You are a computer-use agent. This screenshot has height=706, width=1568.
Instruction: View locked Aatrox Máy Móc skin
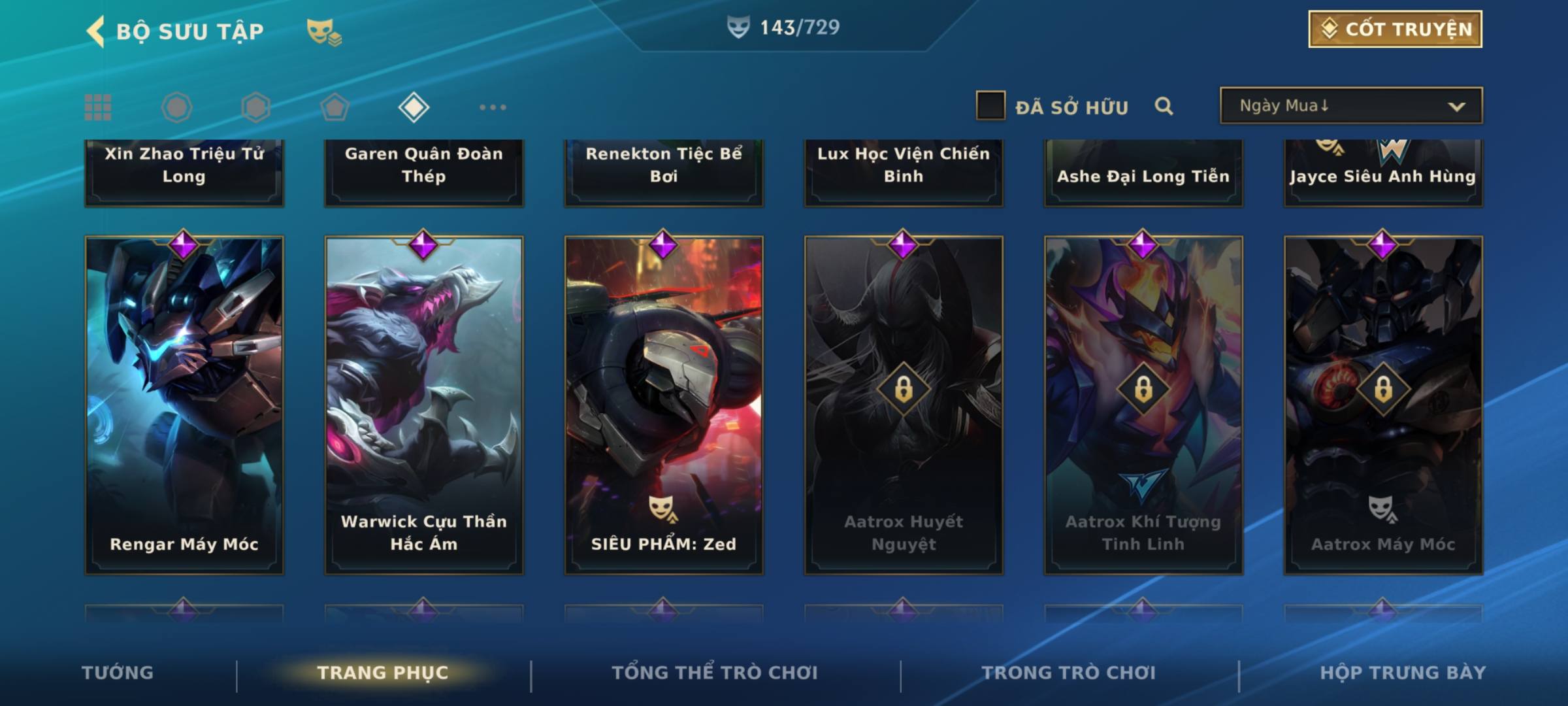coord(1383,405)
